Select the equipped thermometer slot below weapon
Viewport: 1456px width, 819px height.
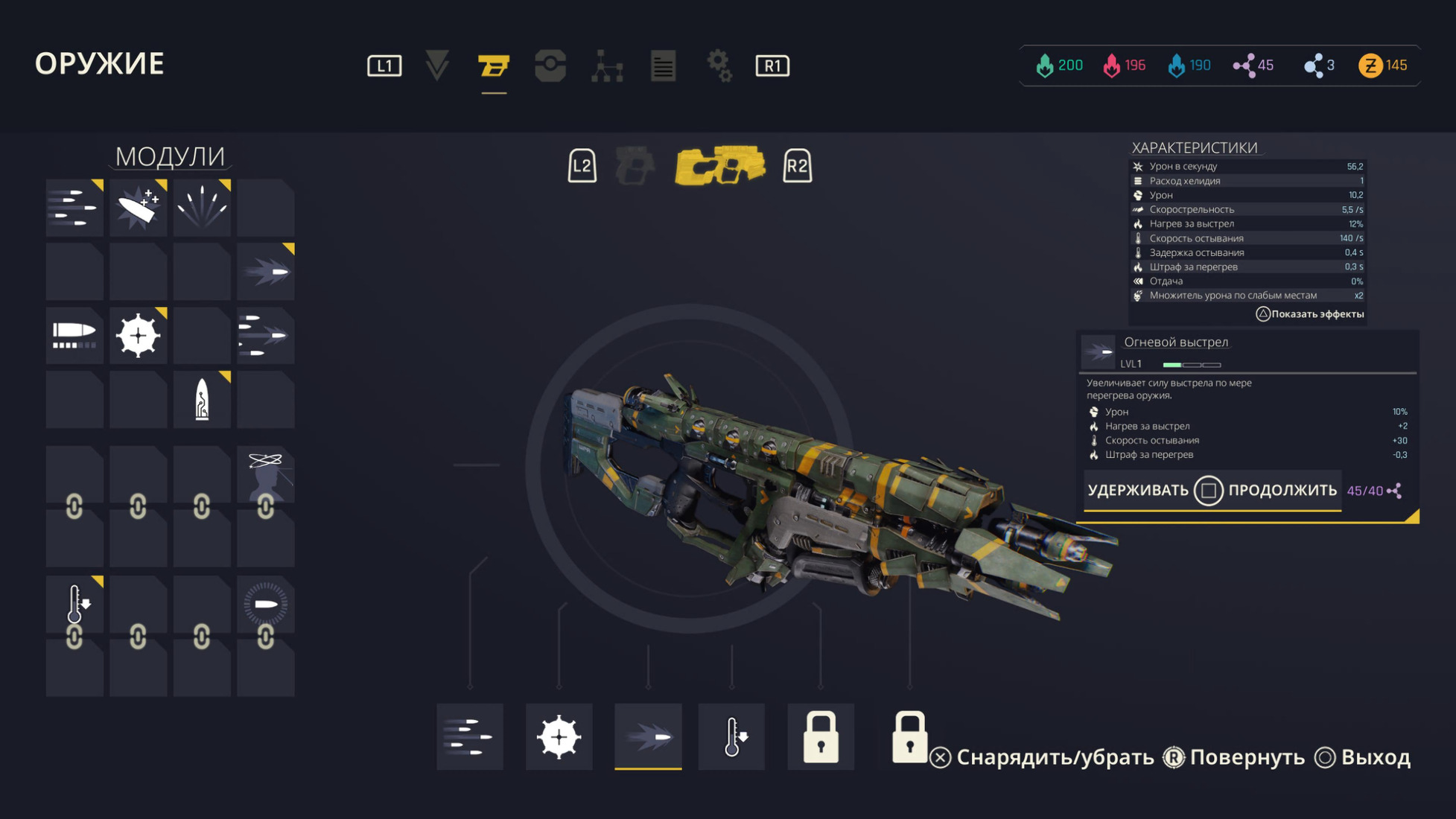(x=731, y=736)
